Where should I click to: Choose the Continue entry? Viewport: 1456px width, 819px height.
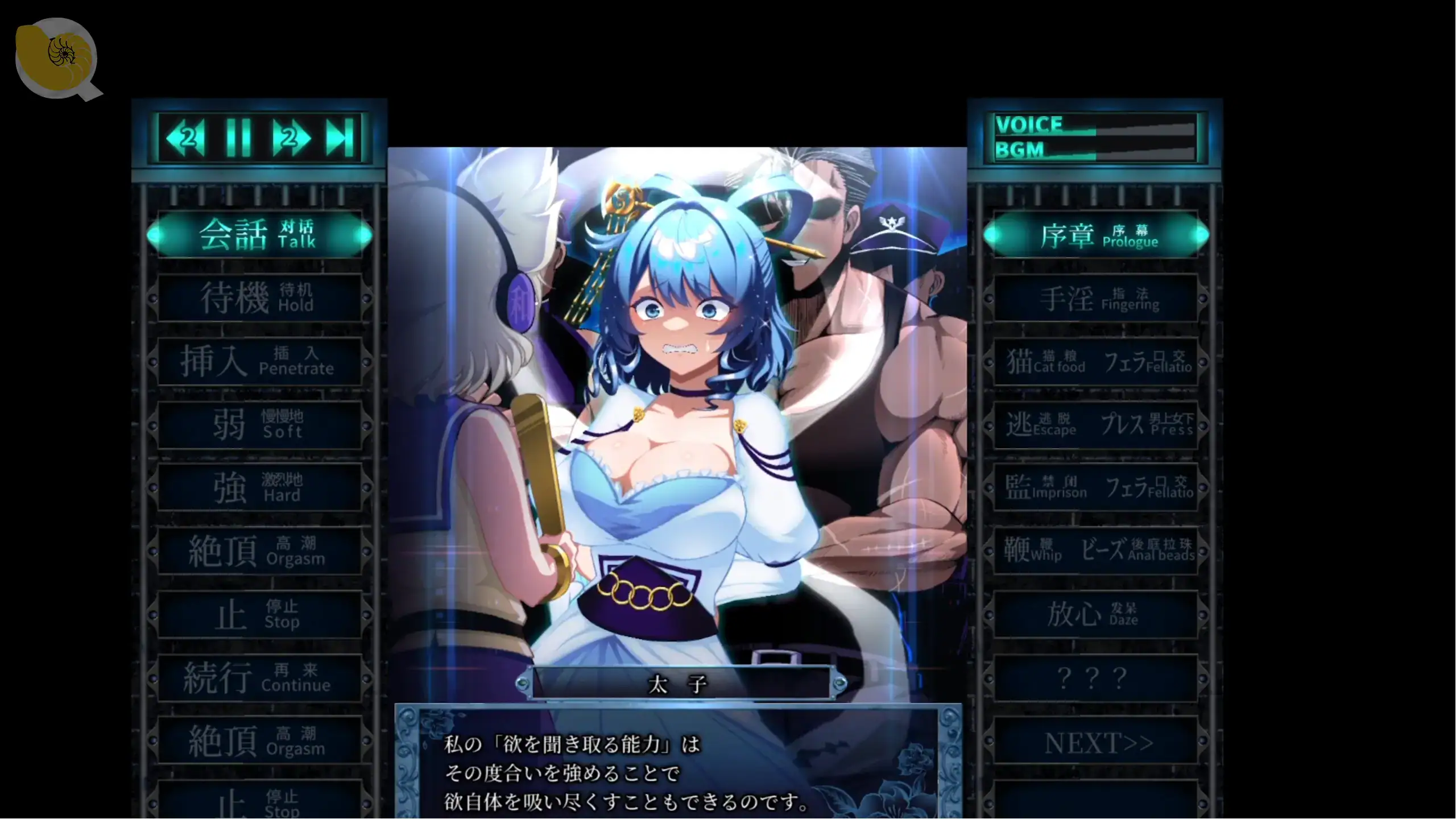pos(259,677)
